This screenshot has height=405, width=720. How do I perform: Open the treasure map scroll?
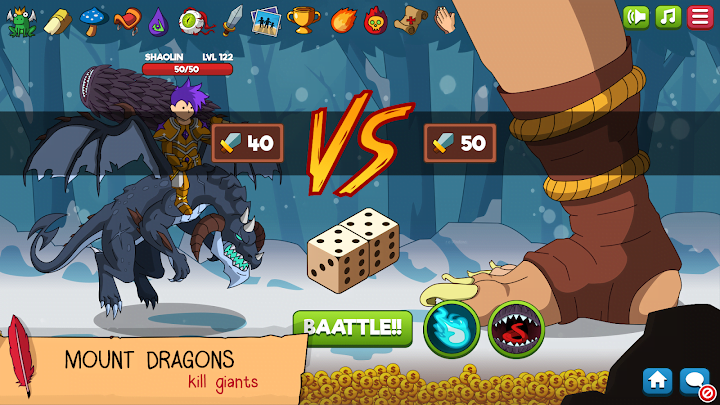click(x=410, y=19)
